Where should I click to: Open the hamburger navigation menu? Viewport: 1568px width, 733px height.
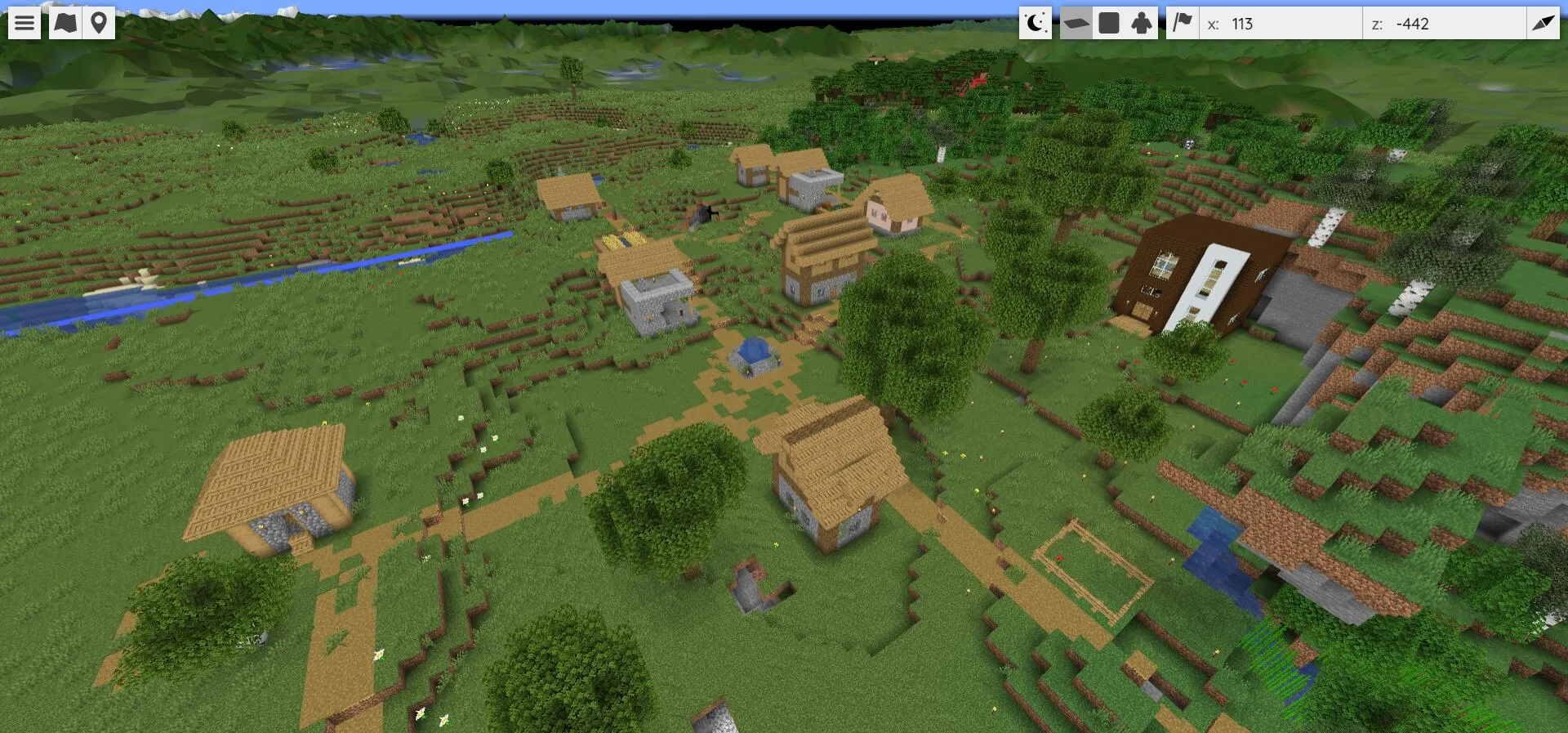click(25, 22)
